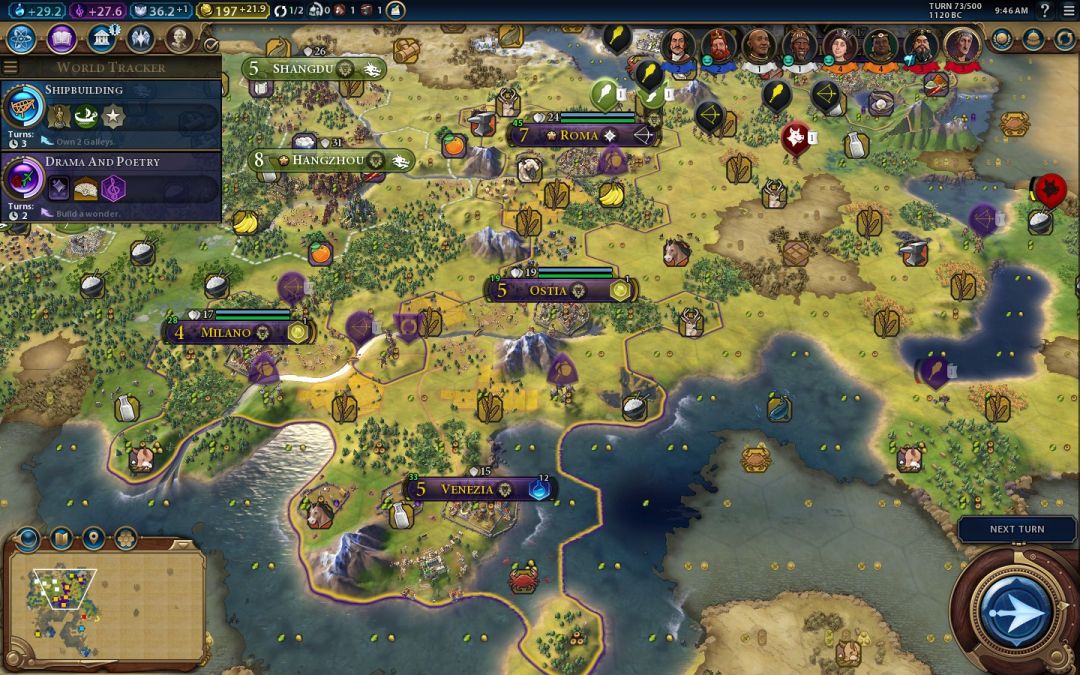Screen dimensions: 1080x675
Task: Open the main game menu button
Action: click(x=1067, y=11)
